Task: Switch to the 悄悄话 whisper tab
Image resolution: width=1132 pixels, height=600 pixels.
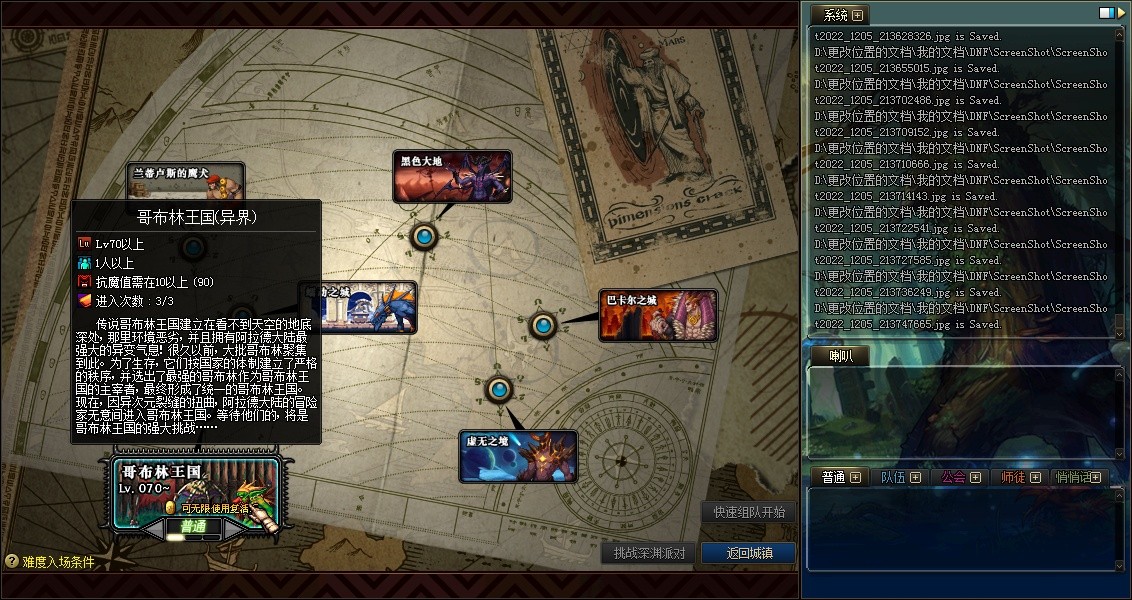Action: coord(1078,477)
